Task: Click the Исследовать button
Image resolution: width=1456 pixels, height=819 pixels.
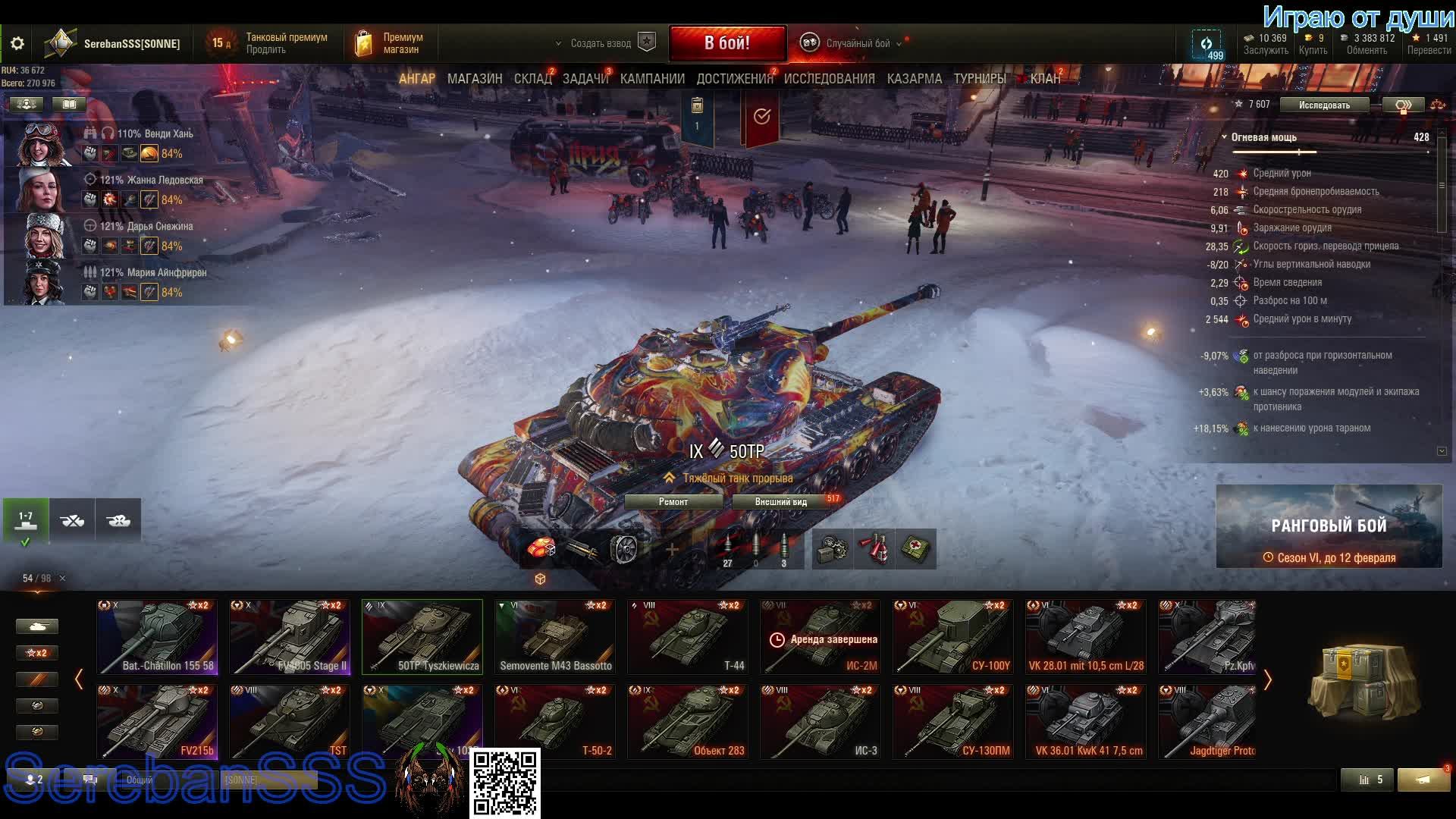Action: [x=1324, y=105]
